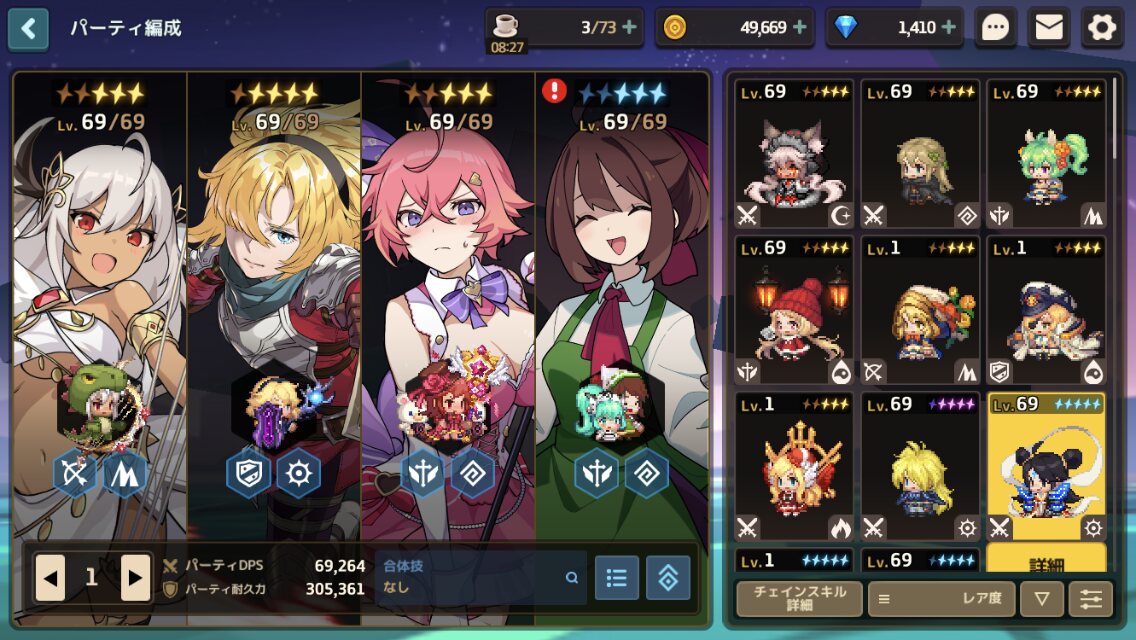Switch to previous party number
The height and width of the screenshot is (640, 1136).
(50, 577)
